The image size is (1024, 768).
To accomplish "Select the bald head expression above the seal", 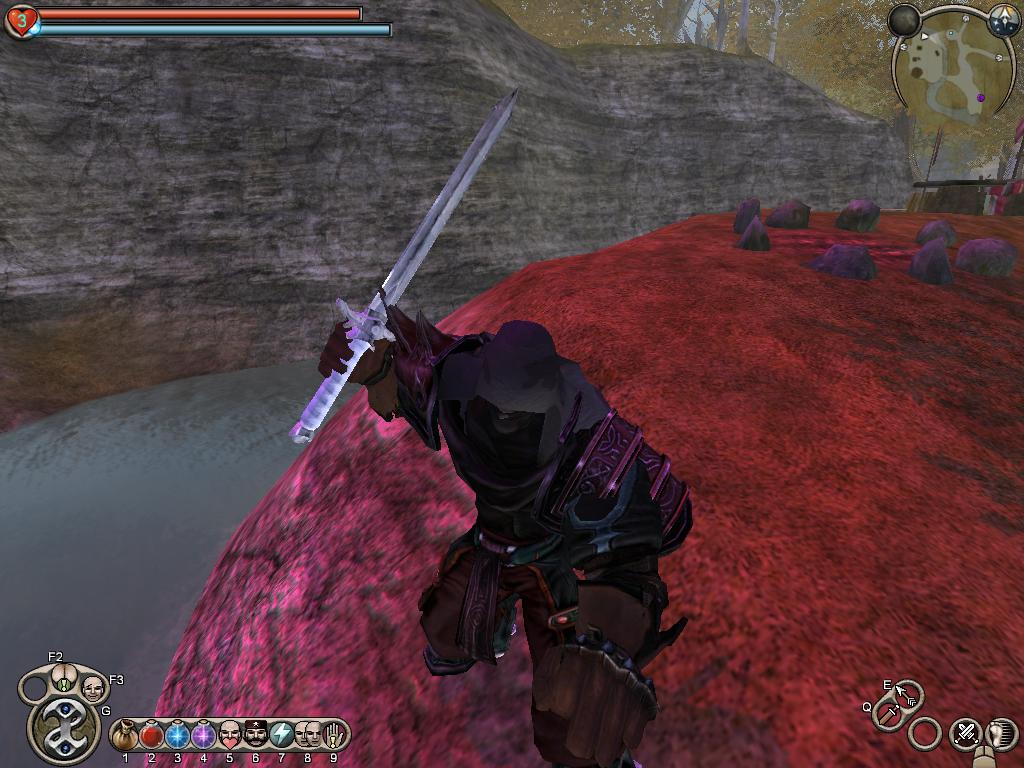I will pos(93,687).
